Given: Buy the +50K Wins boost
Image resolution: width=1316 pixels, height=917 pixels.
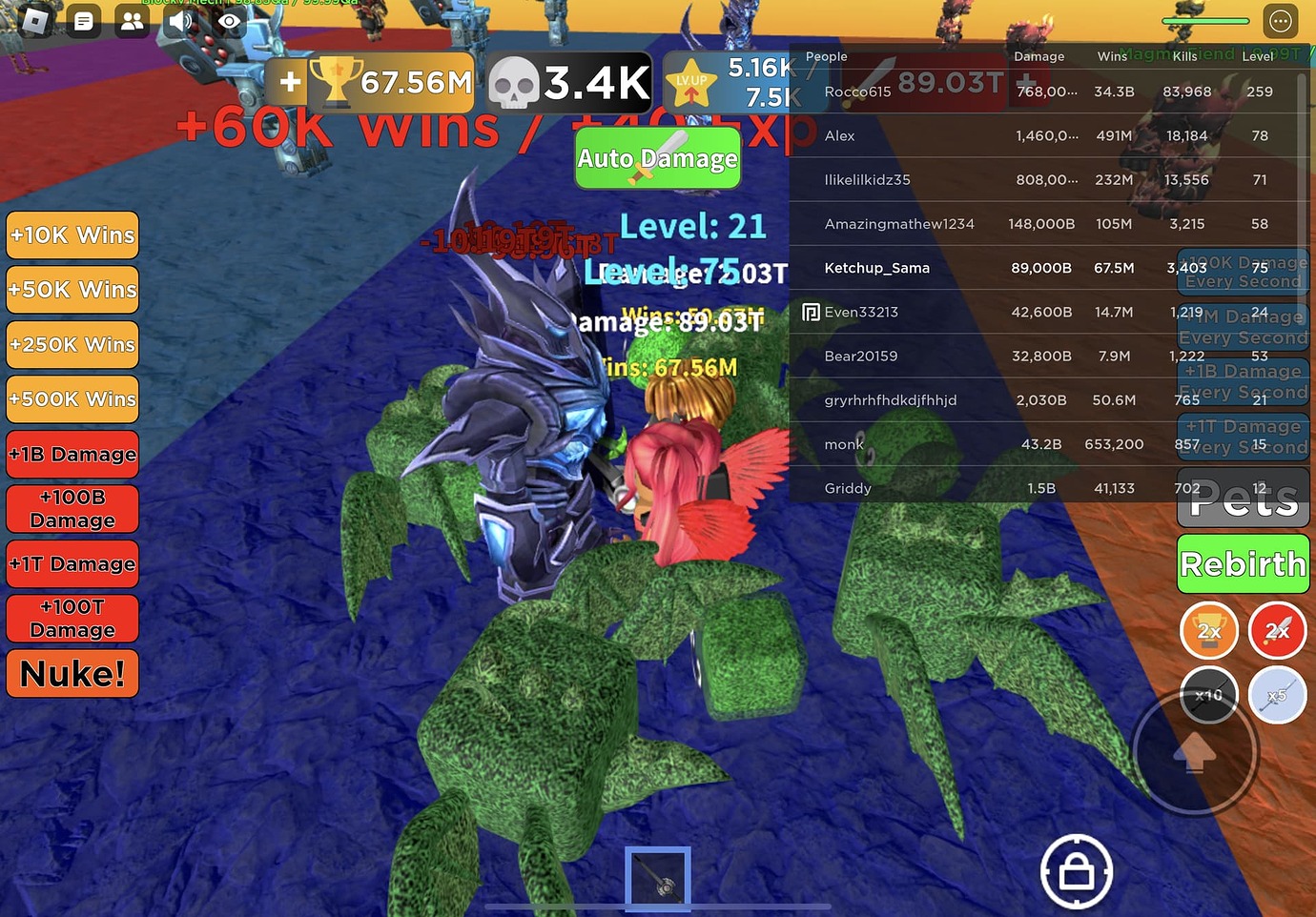Looking at the screenshot, I should [x=72, y=290].
